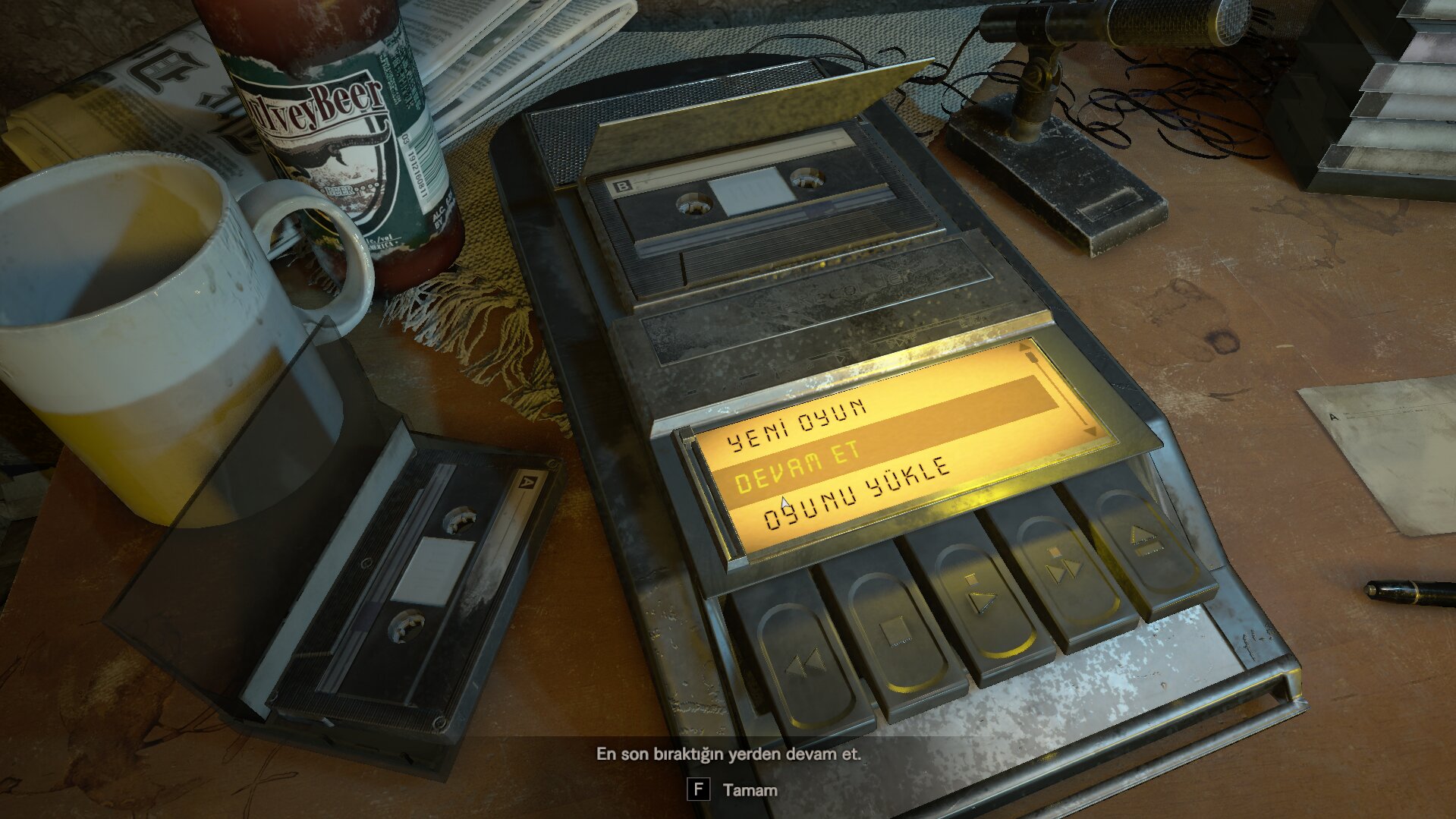Viewport: 1456px width, 819px height.
Task: Click the up arrow above the display scrollbar
Action: 1023,348
